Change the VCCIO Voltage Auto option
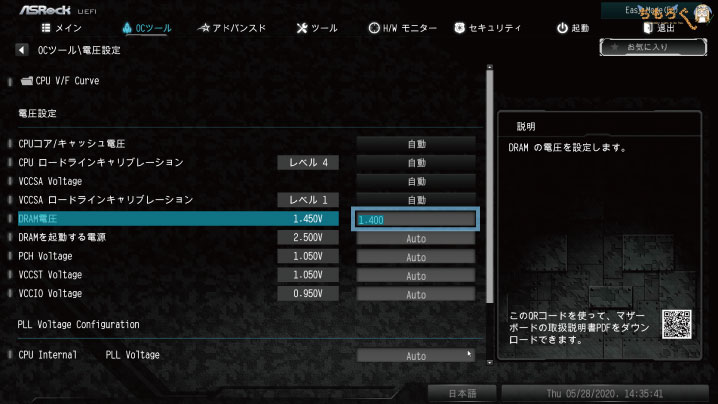The image size is (718, 404). [x=416, y=294]
